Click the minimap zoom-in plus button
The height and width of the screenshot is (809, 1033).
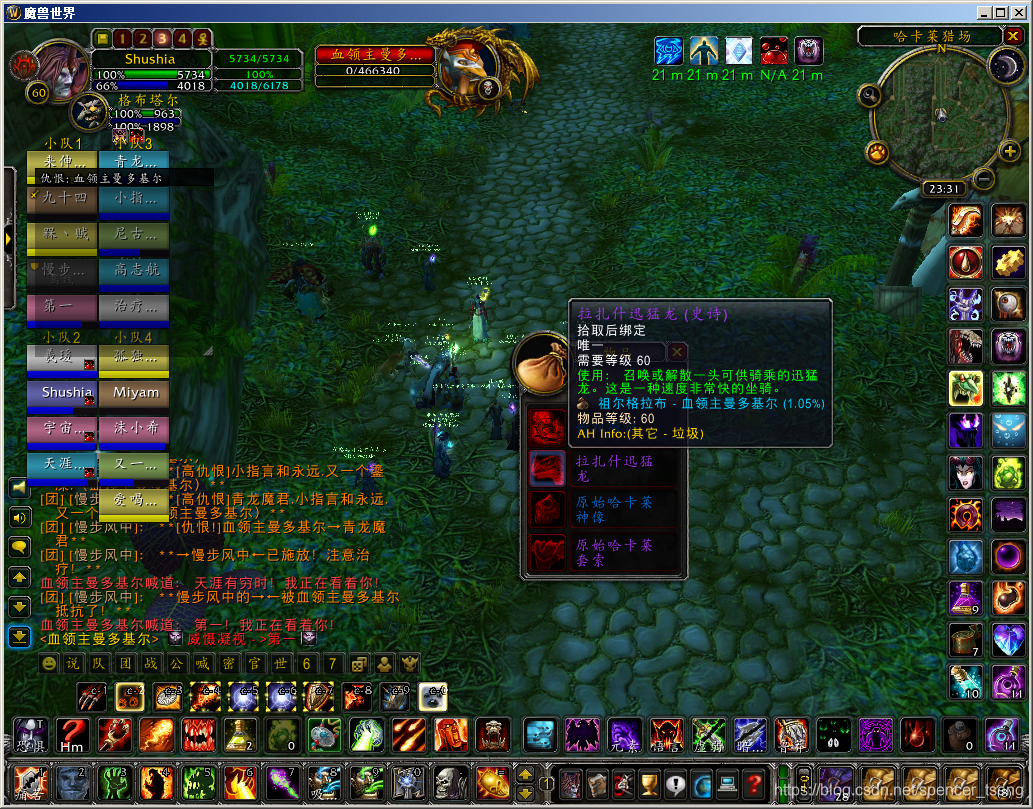click(x=1009, y=152)
